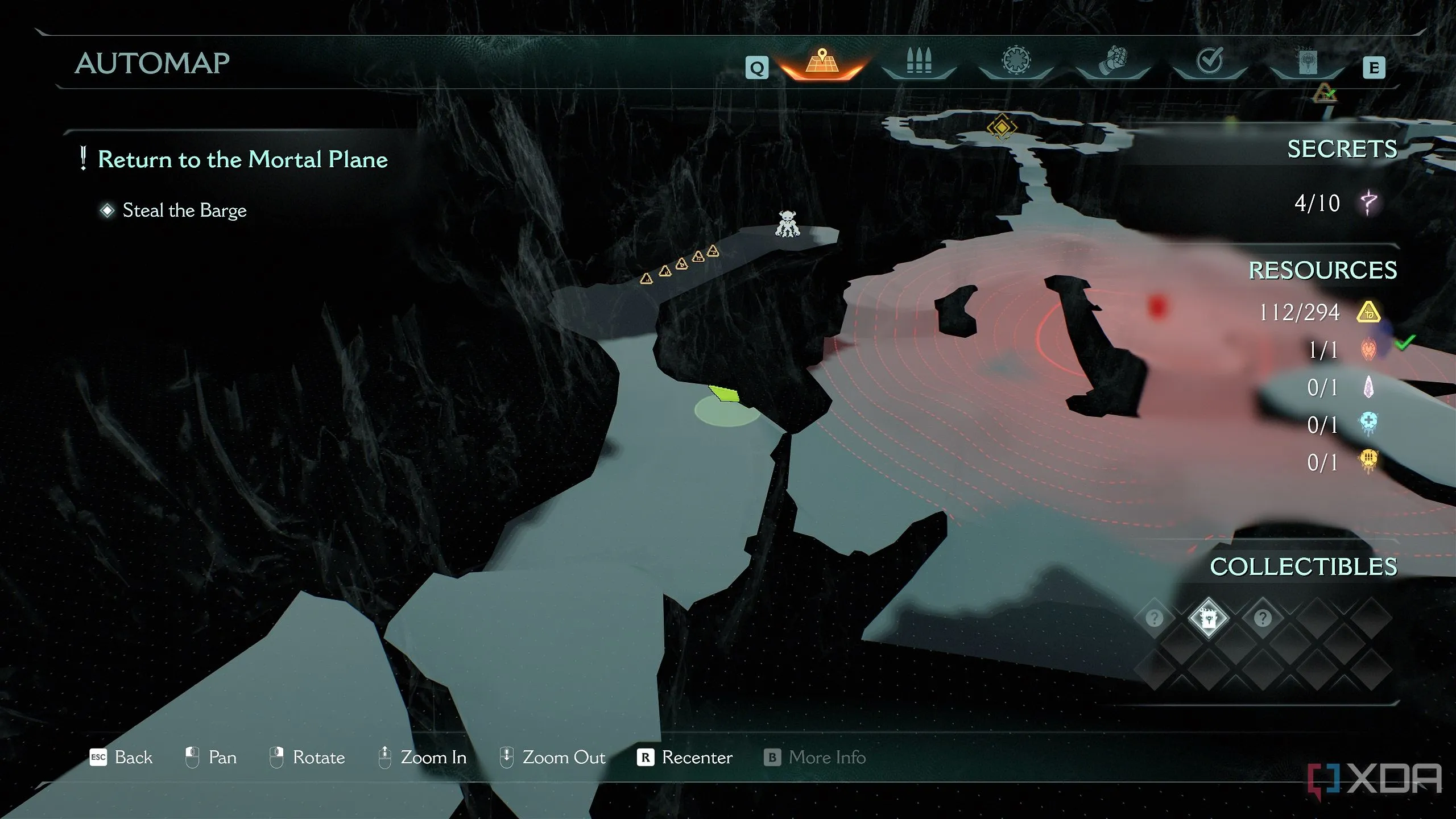The width and height of the screenshot is (1456, 819).
Task: Select the found codex collectible tile
Action: coord(1208,618)
